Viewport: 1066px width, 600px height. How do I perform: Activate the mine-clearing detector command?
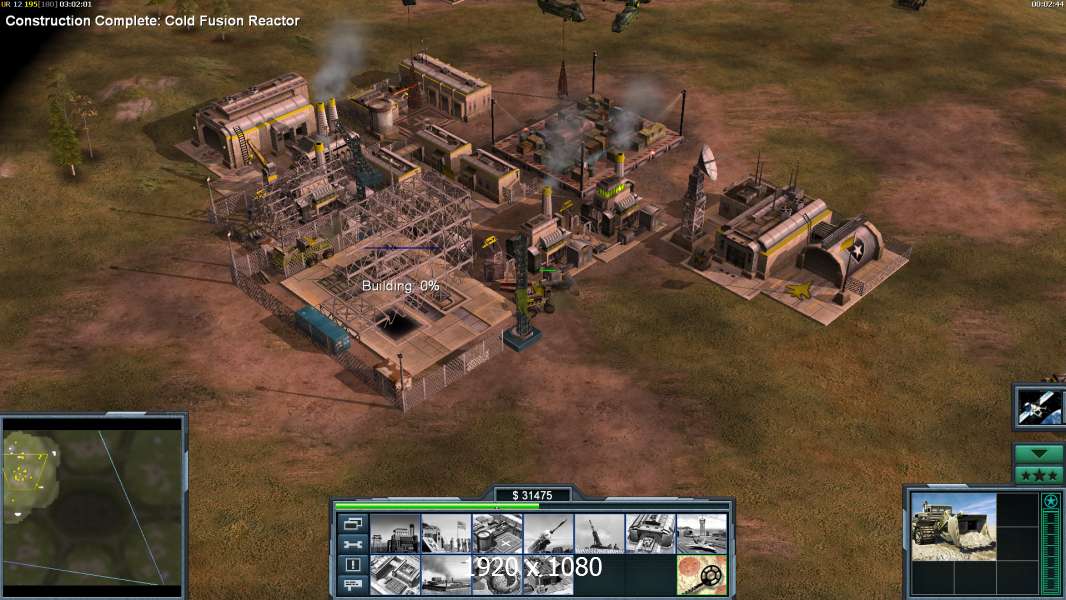click(x=701, y=575)
